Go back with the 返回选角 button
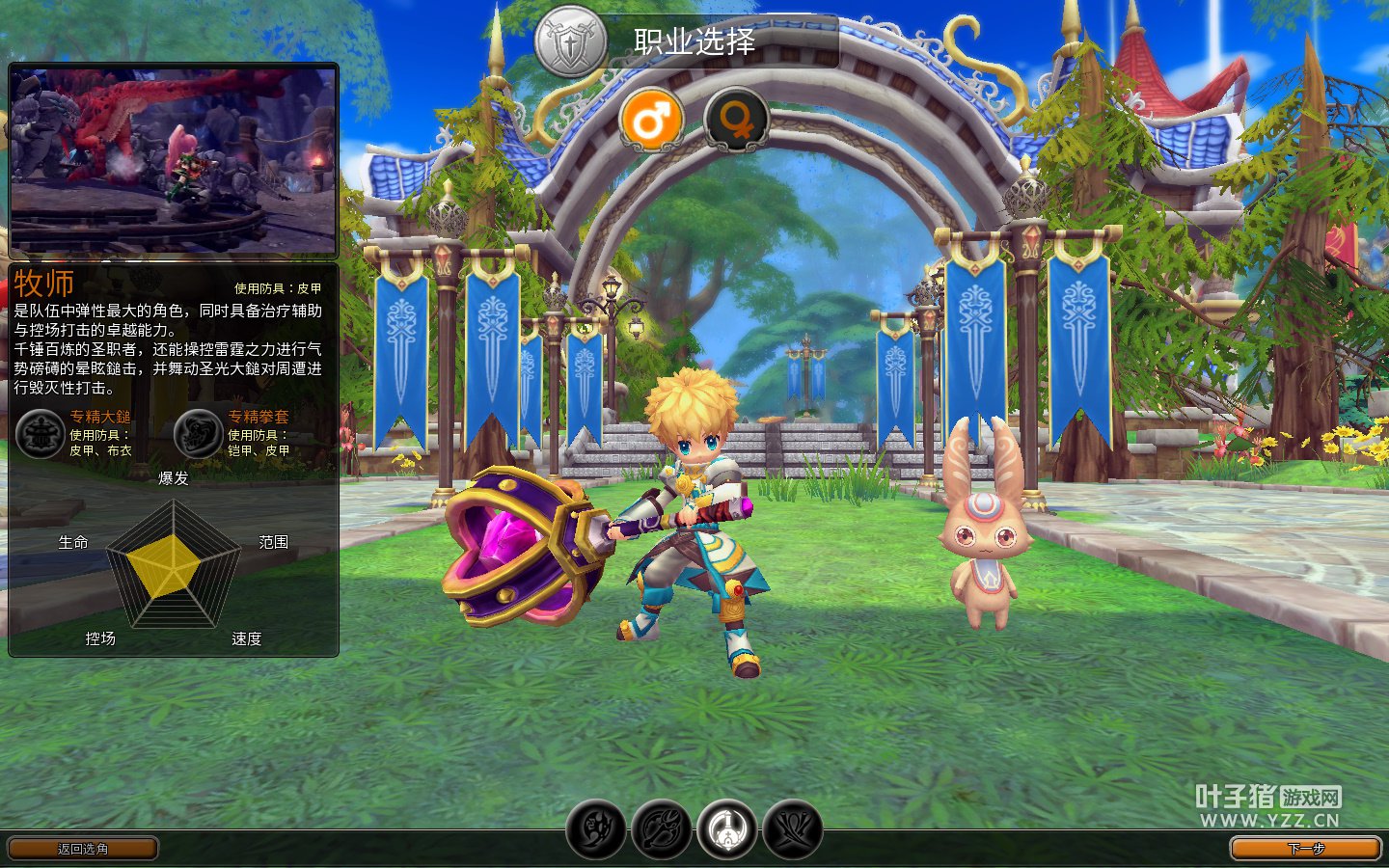Image resolution: width=1389 pixels, height=868 pixels. (83, 848)
